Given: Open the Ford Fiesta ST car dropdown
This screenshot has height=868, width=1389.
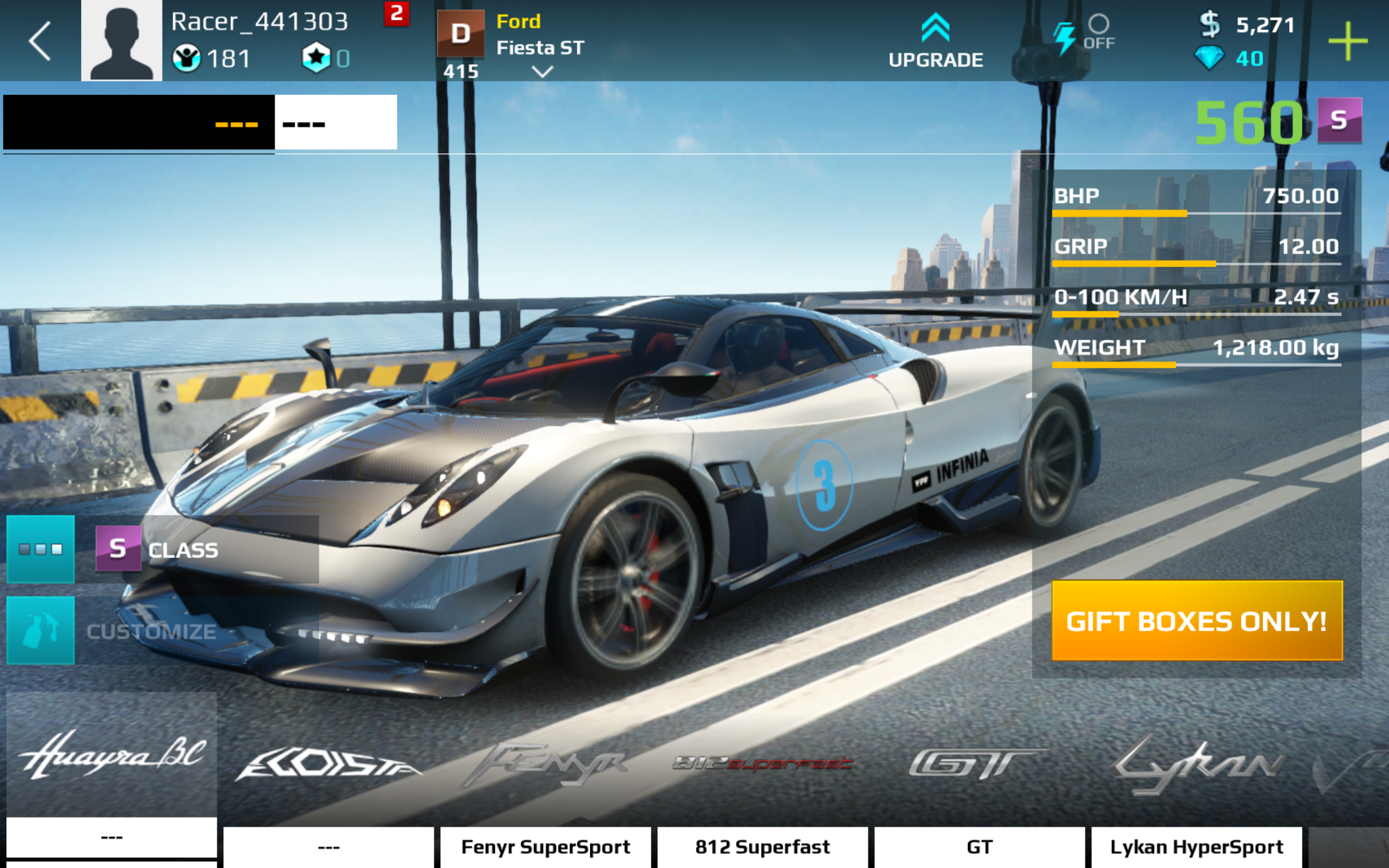Looking at the screenshot, I should tap(541, 71).
